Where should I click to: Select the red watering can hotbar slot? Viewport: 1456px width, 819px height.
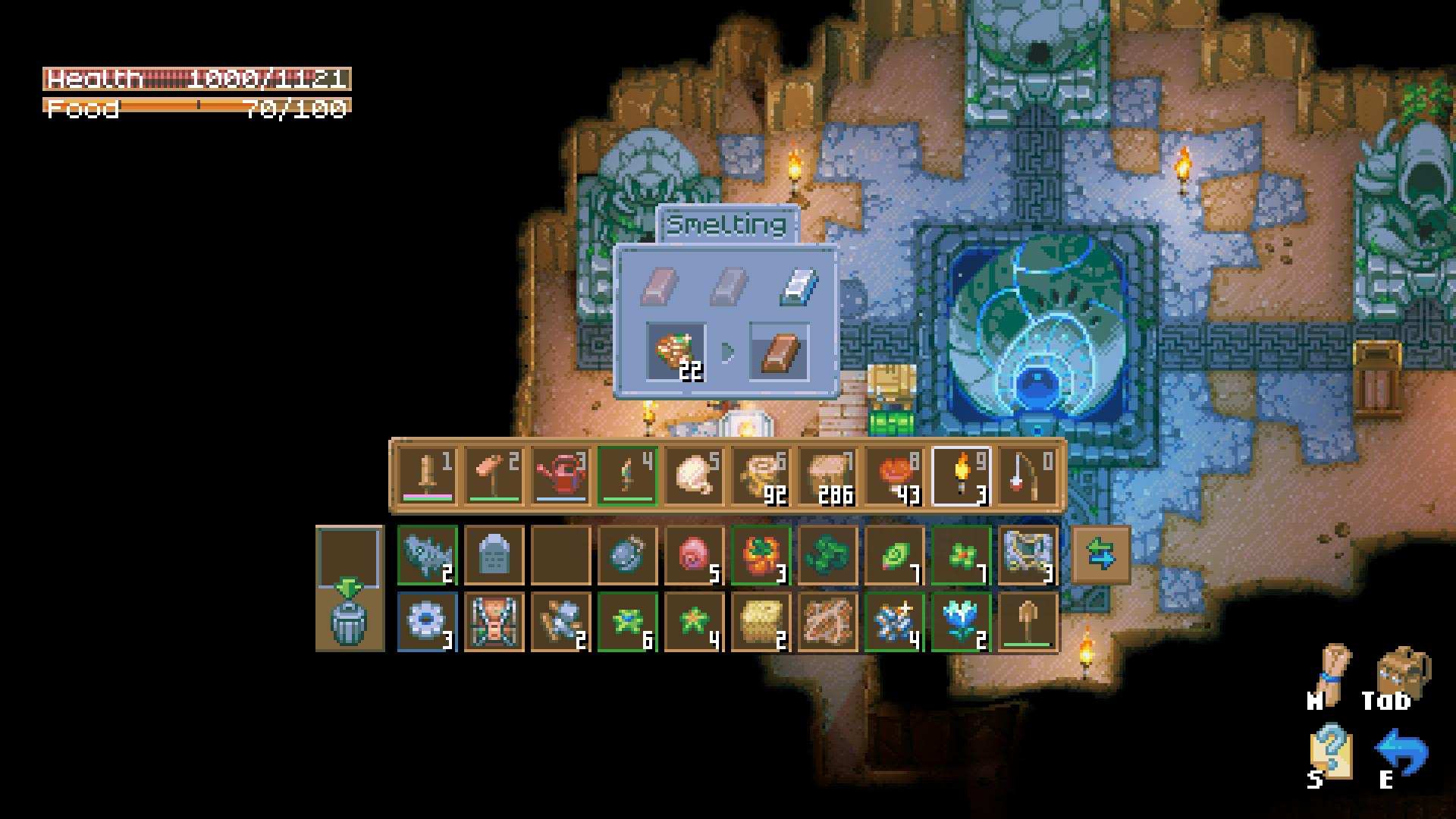[x=560, y=475]
